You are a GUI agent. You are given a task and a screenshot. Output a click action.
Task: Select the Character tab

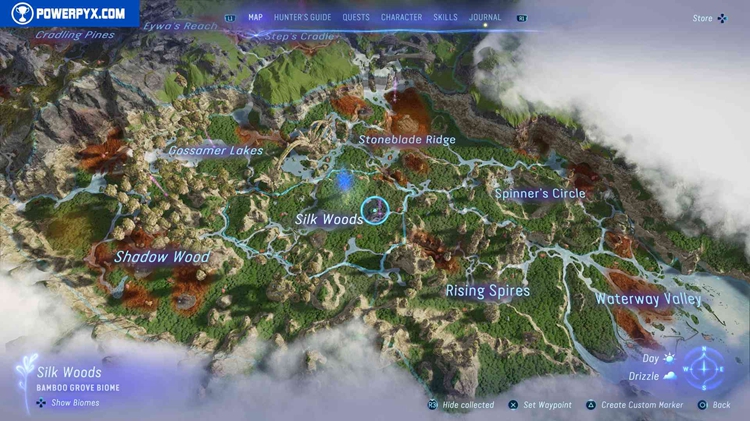(401, 17)
